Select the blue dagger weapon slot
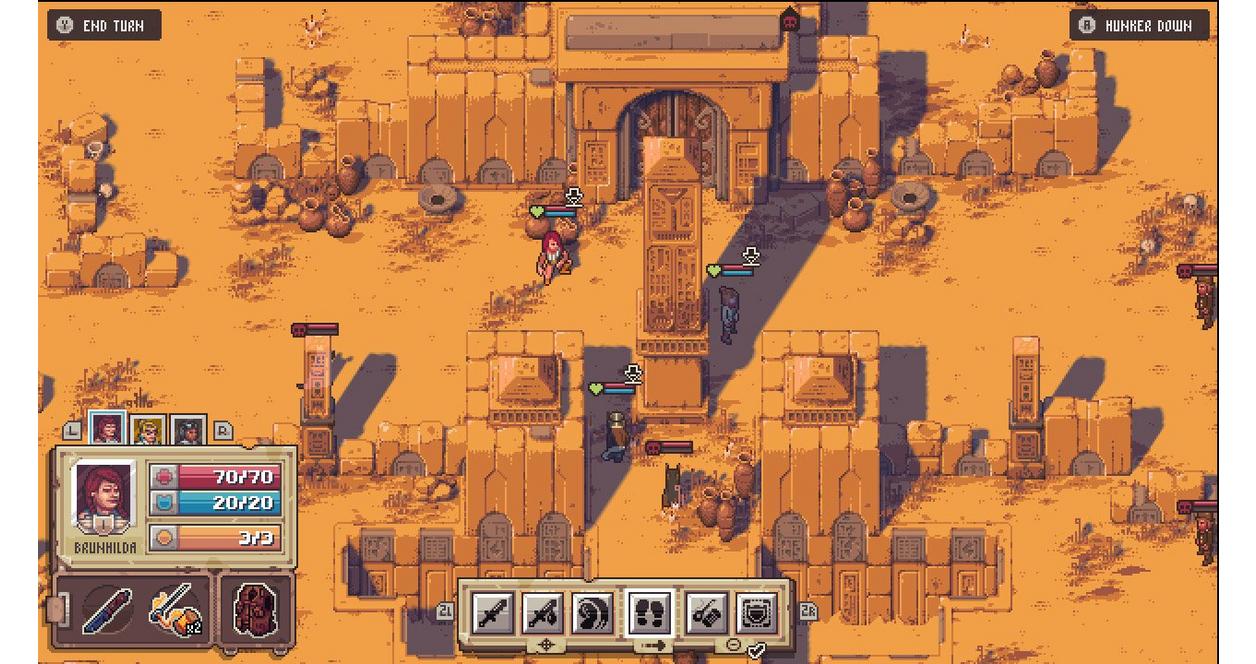 pyautogui.click(x=107, y=609)
